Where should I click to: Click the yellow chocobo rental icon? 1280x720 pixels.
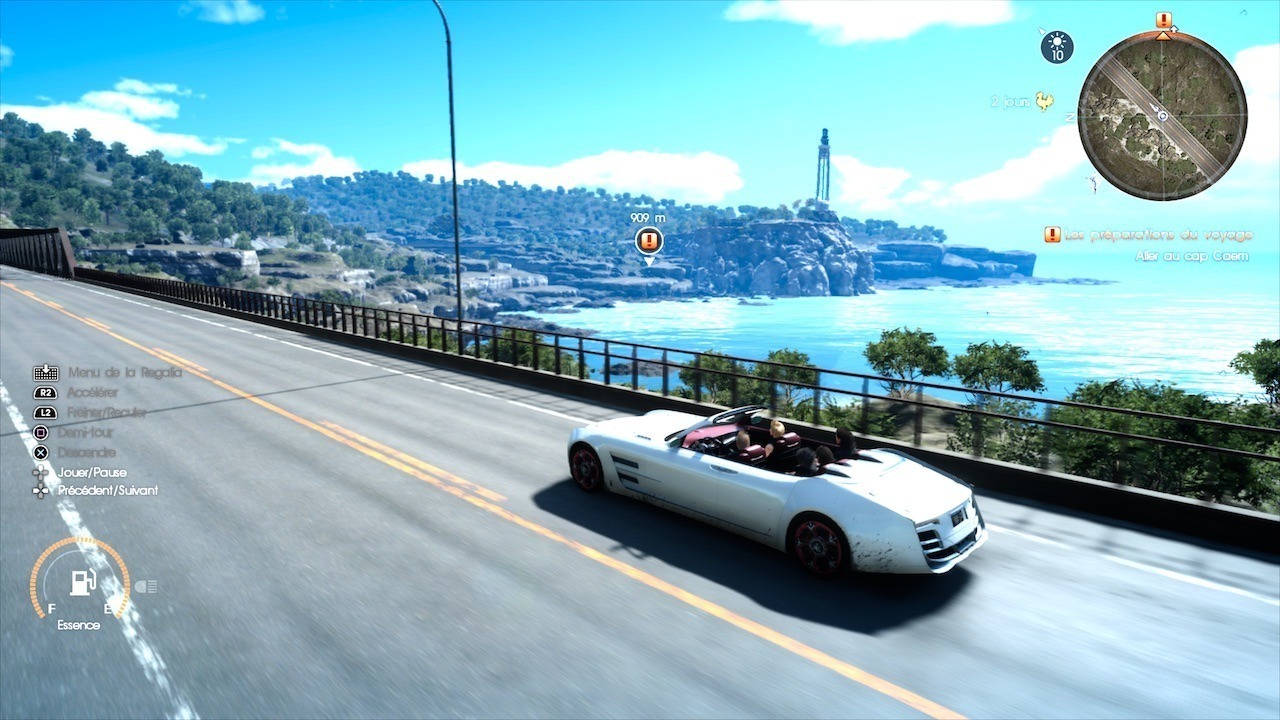(1045, 101)
